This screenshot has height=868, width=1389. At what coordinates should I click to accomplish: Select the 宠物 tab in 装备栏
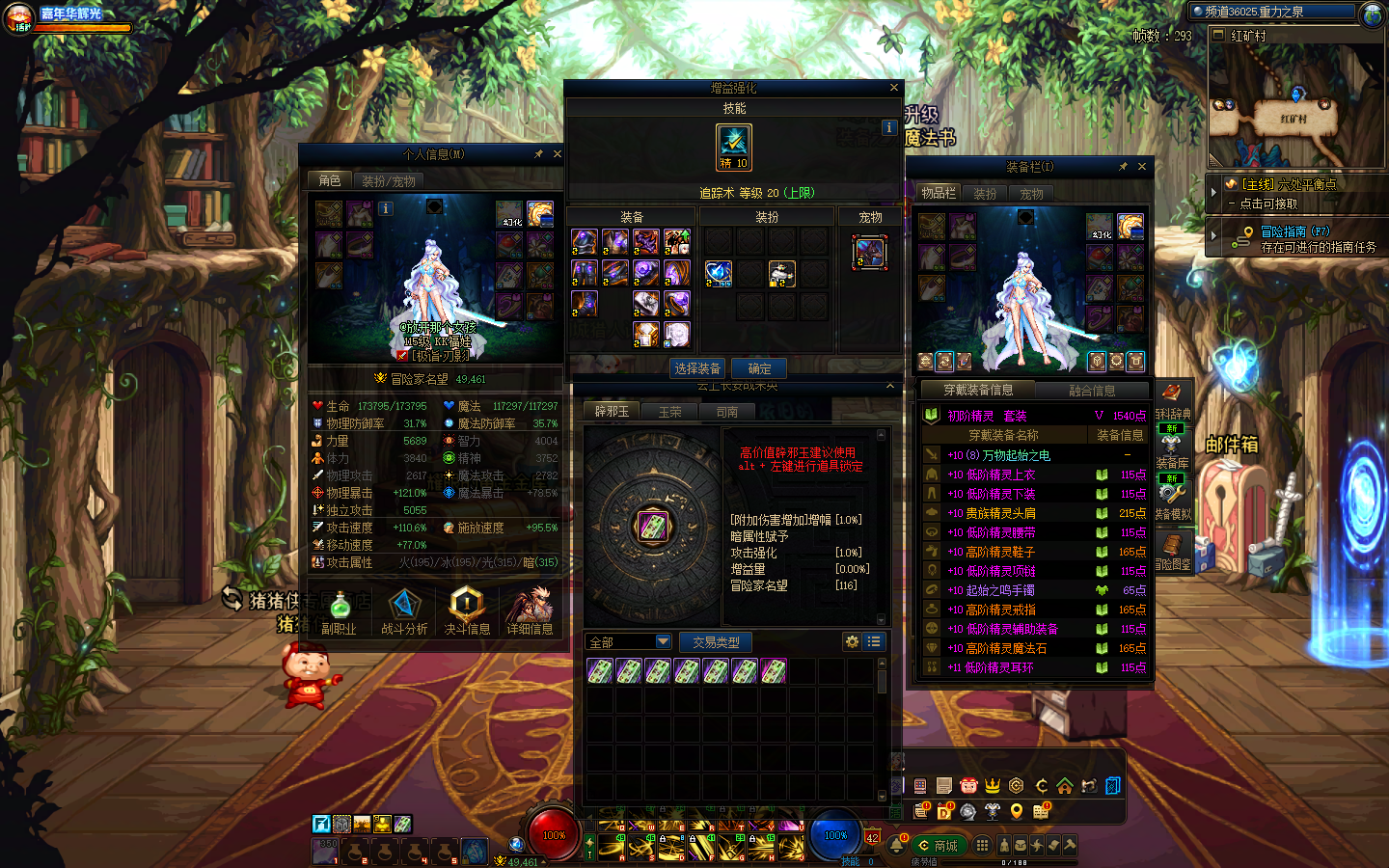tap(1031, 194)
